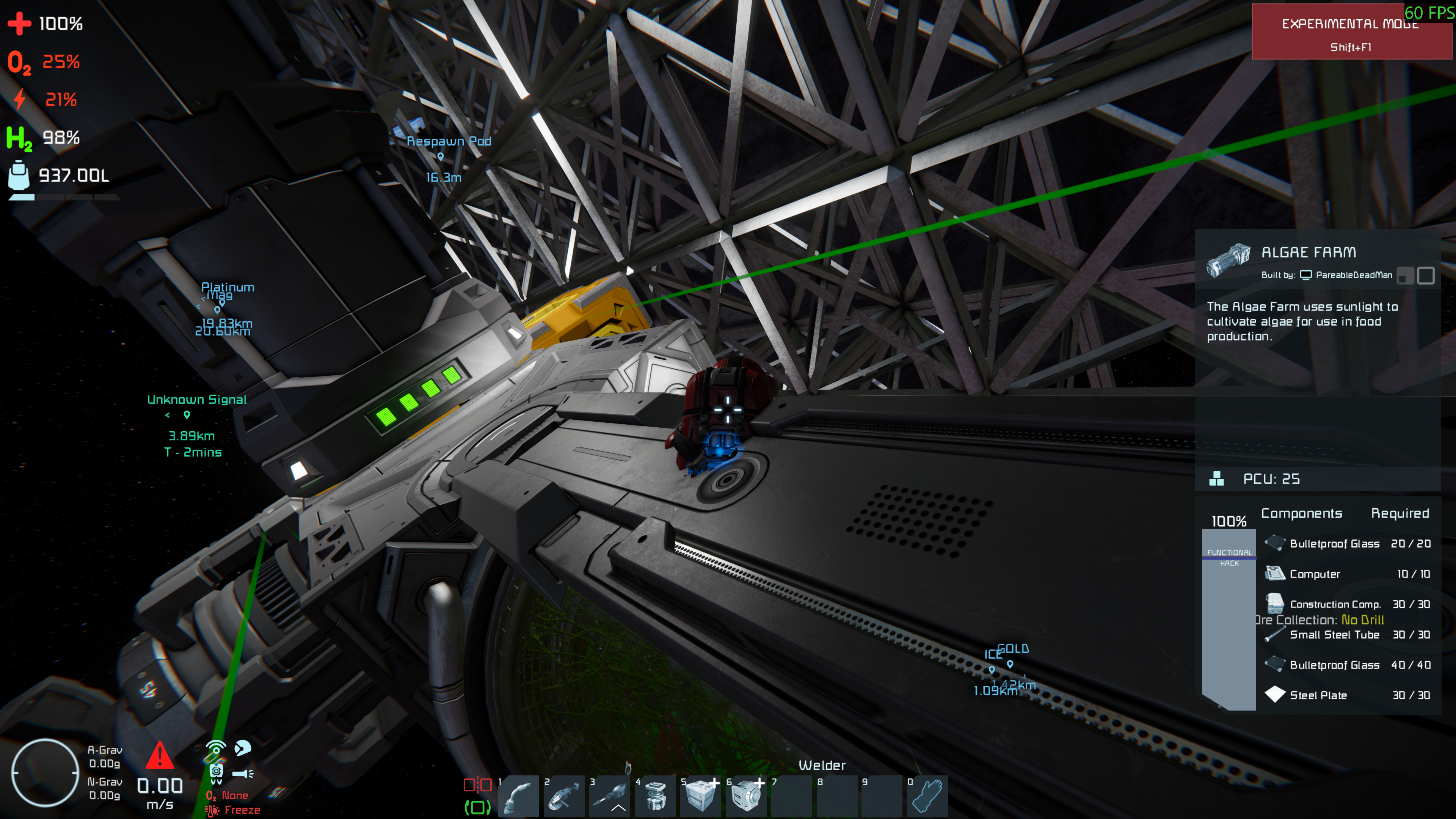Viewport: 1456px width, 819px height.
Task: Toggle the jetpack icon
Action: click(x=216, y=773)
